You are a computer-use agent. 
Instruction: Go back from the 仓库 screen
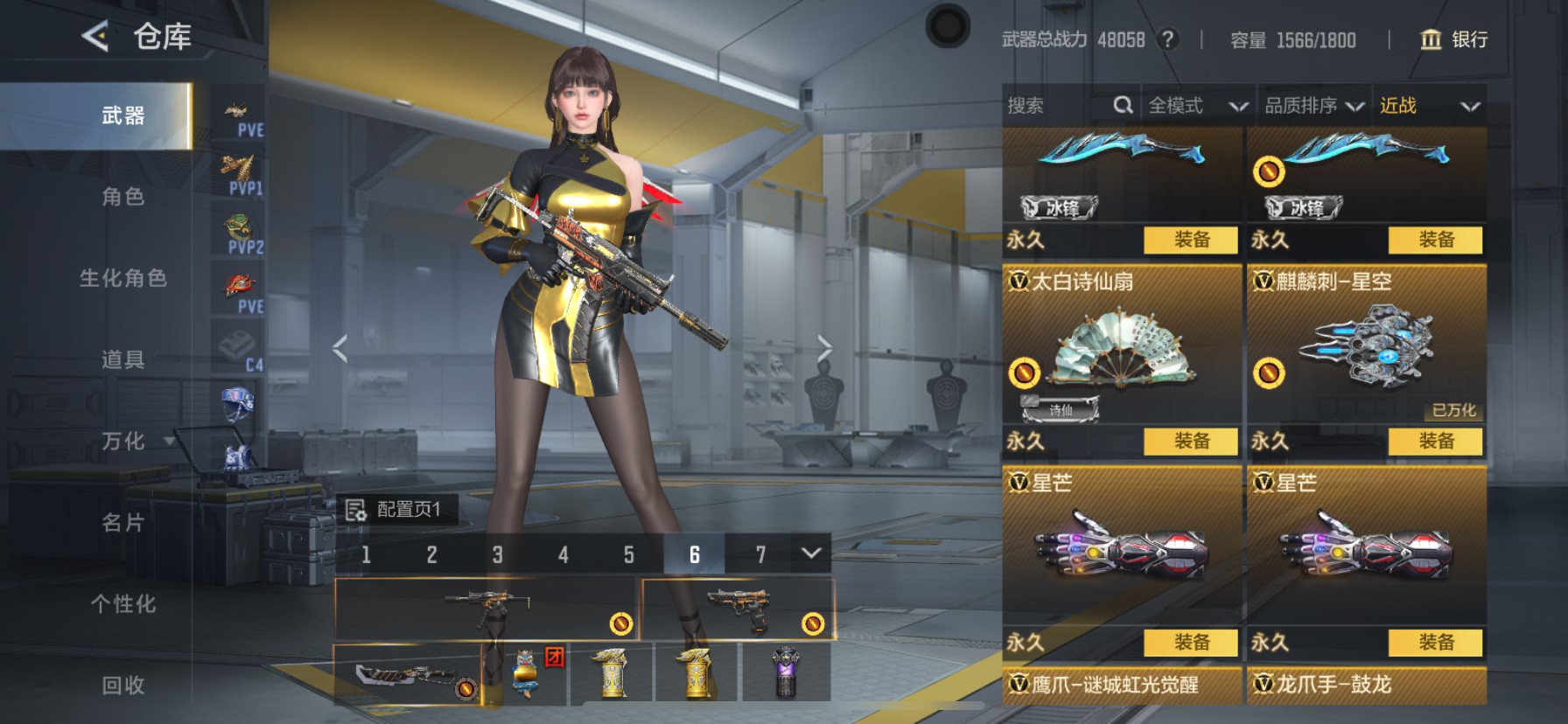(95, 37)
